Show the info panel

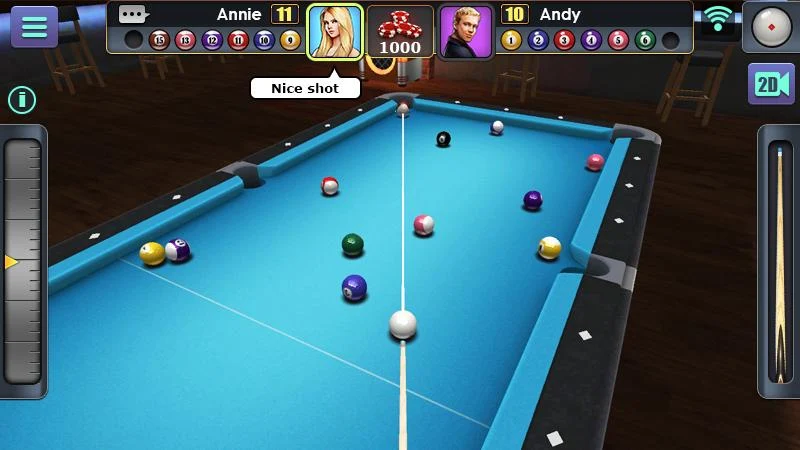(x=22, y=99)
